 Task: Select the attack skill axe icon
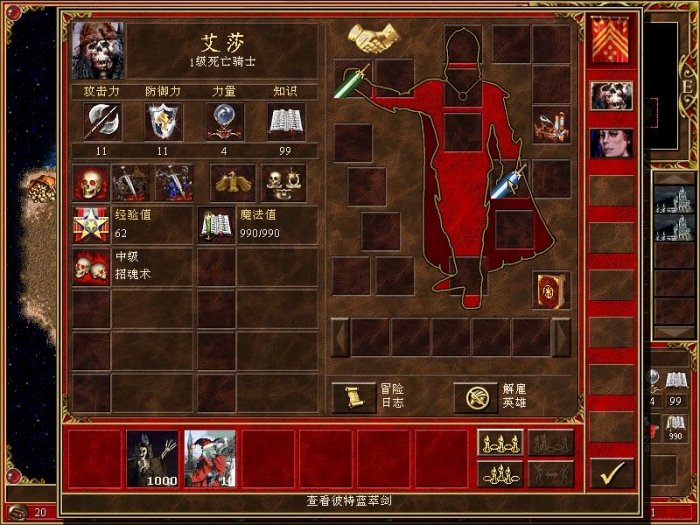pyautogui.click(x=101, y=122)
